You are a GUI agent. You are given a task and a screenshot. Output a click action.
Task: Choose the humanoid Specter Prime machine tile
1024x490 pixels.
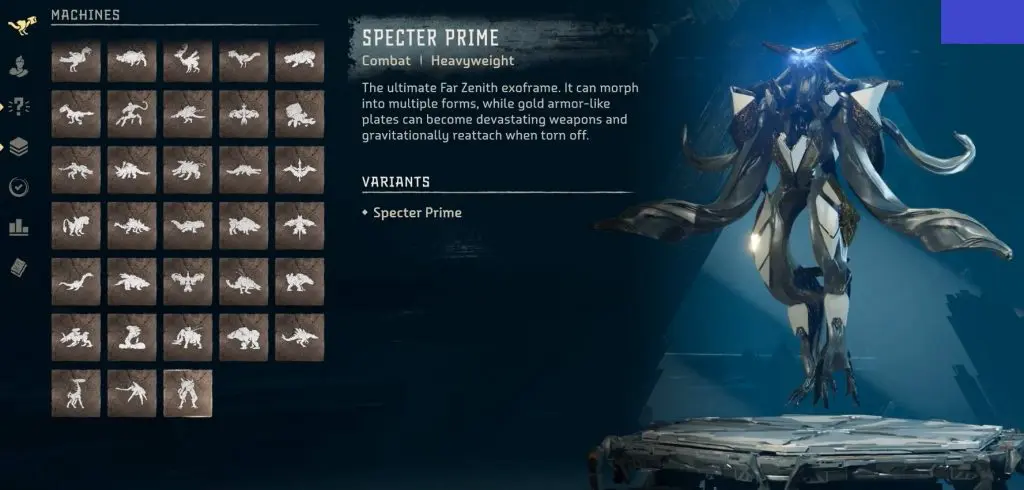pos(188,393)
